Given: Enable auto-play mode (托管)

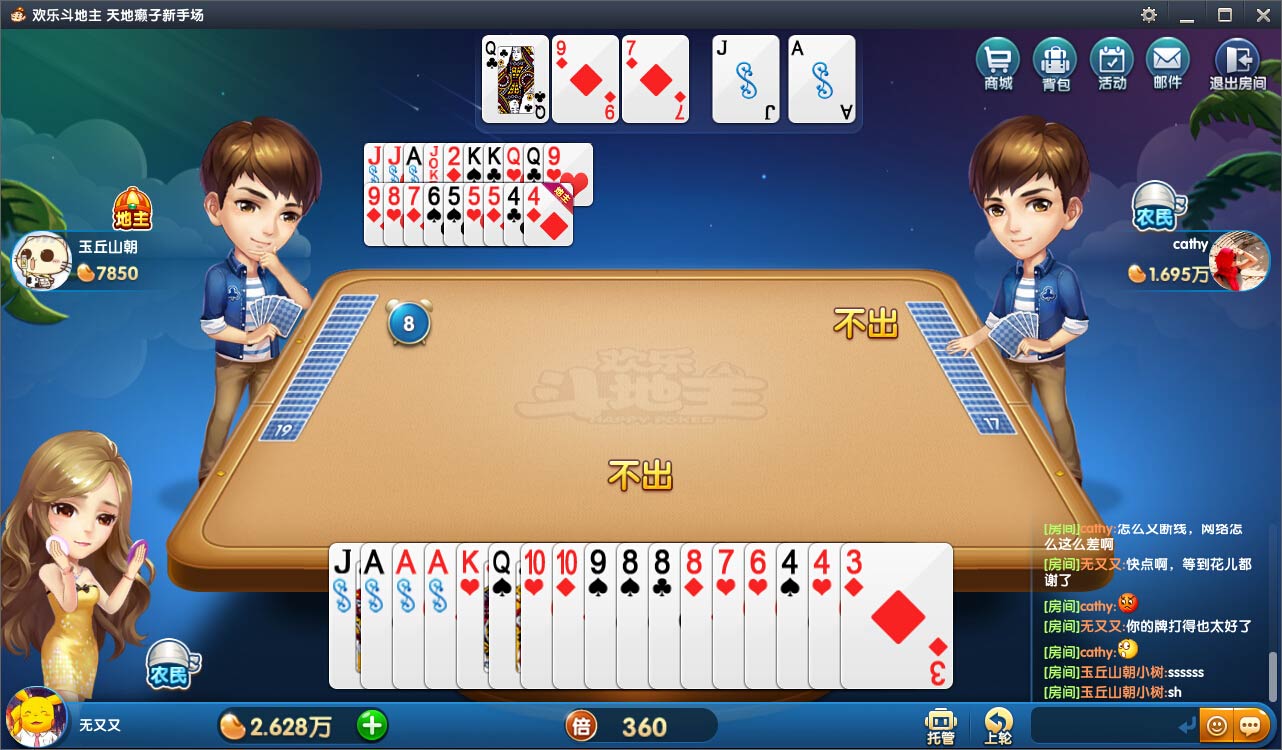Looking at the screenshot, I should pyautogui.click(x=941, y=725).
